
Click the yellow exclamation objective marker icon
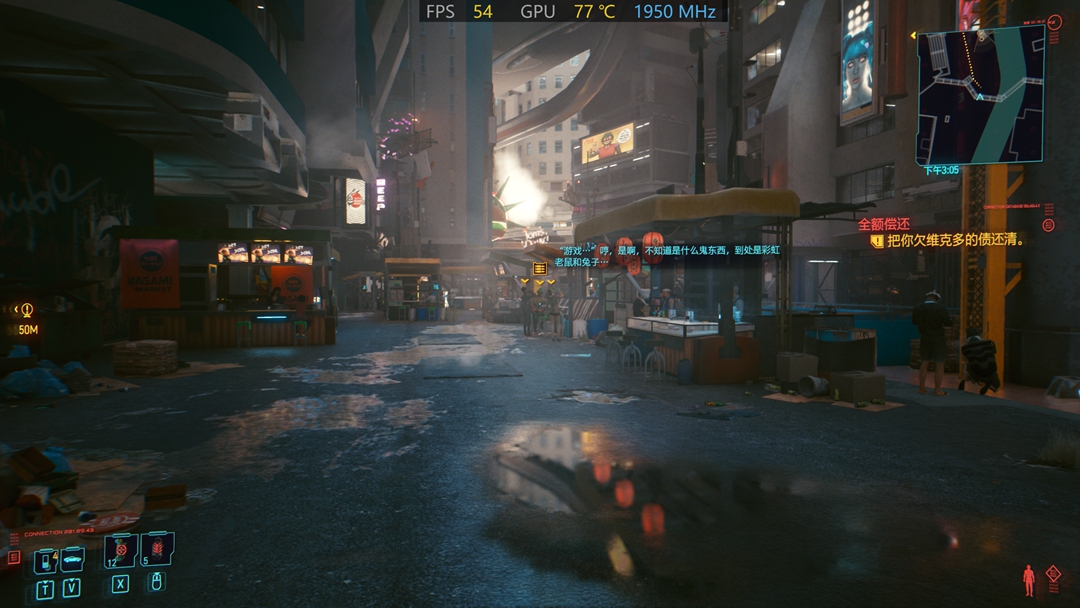click(877, 241)
